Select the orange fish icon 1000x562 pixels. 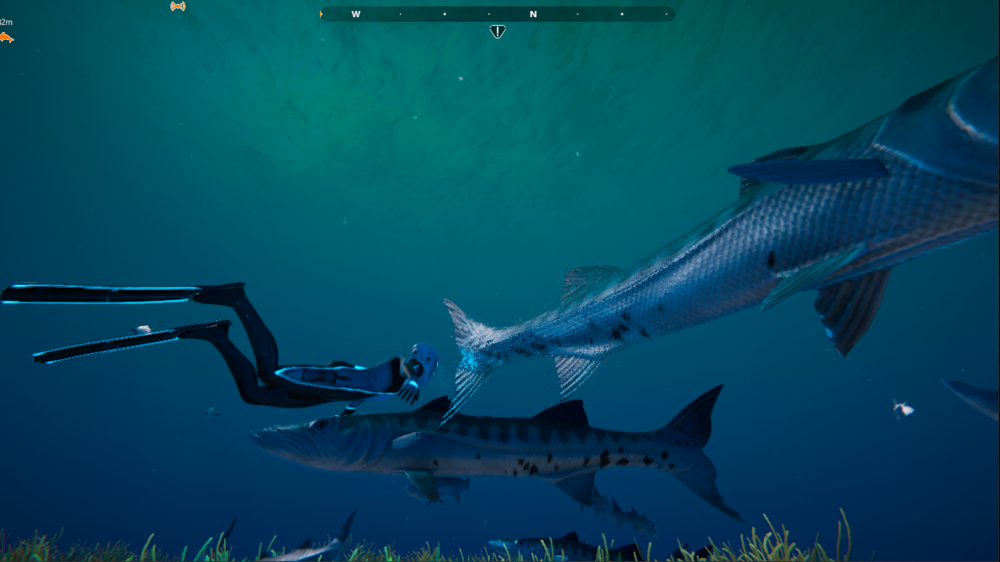tap(6, 38)
